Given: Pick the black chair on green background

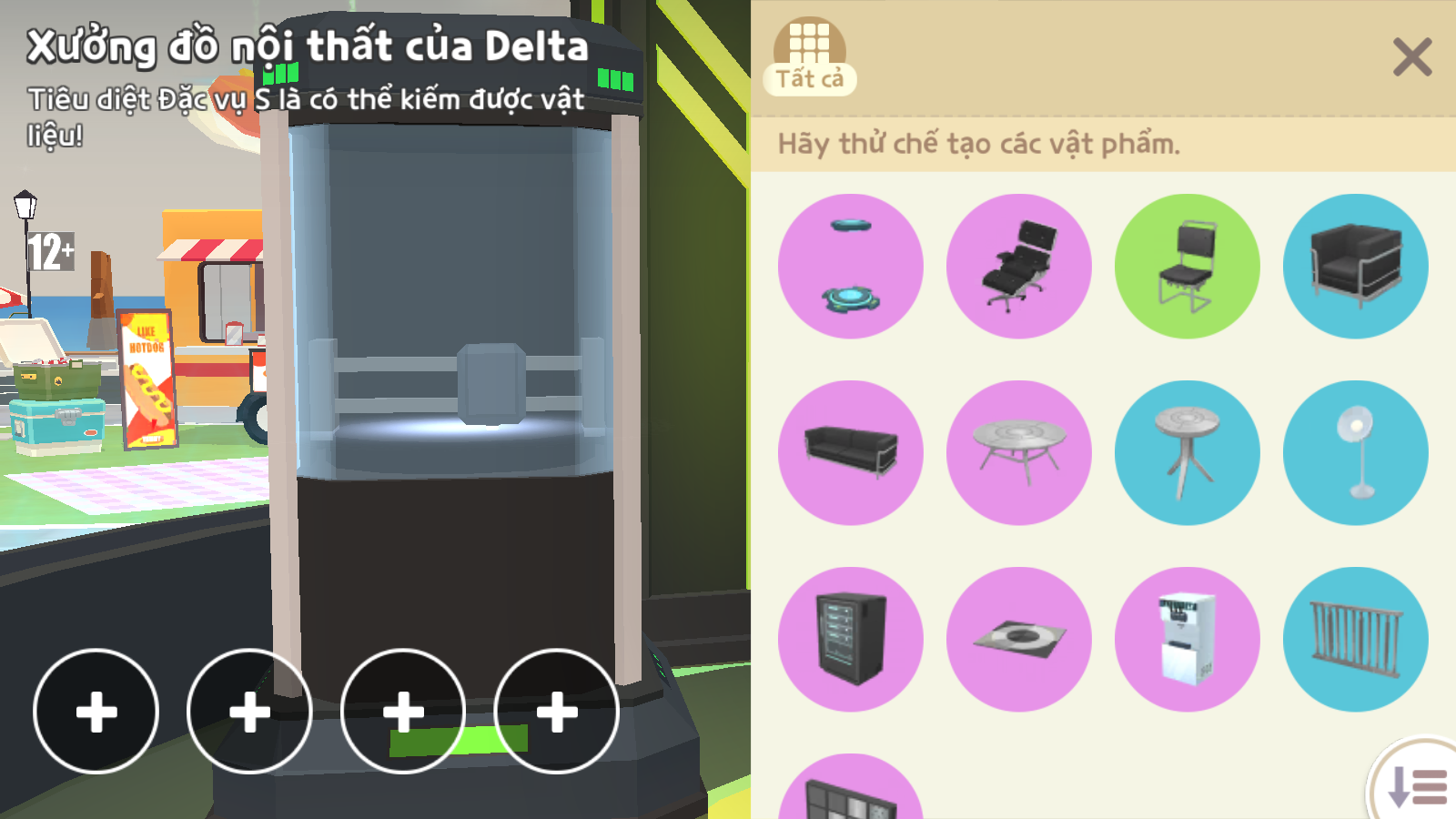Looking at the screenshot, I should (1188, 267).
